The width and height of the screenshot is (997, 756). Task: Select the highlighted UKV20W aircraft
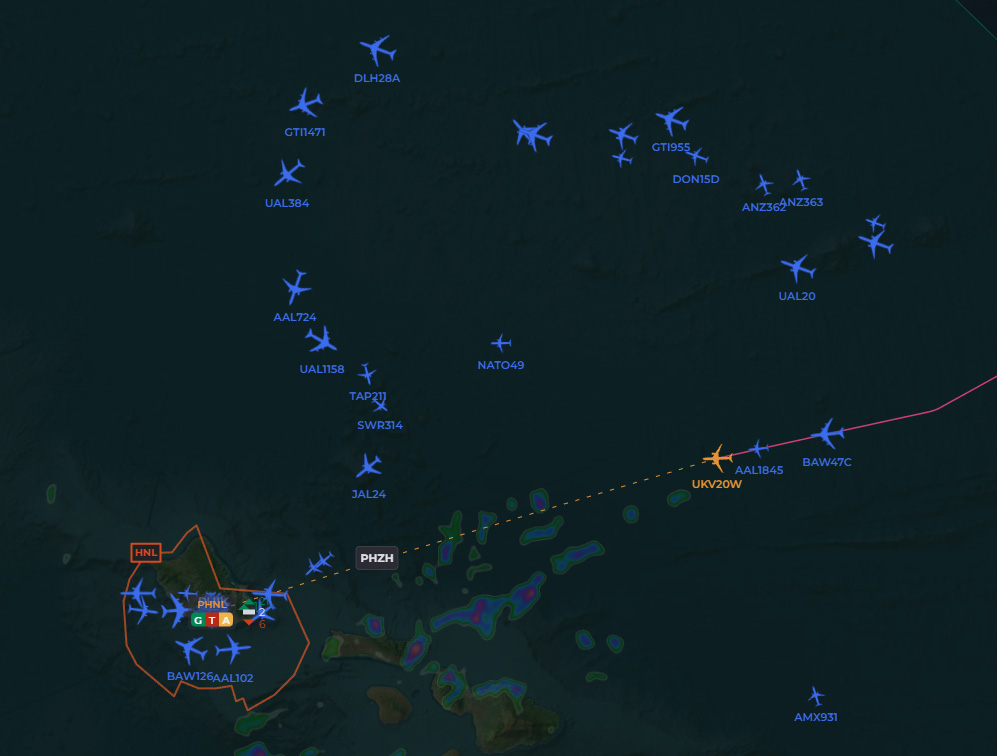717,458
